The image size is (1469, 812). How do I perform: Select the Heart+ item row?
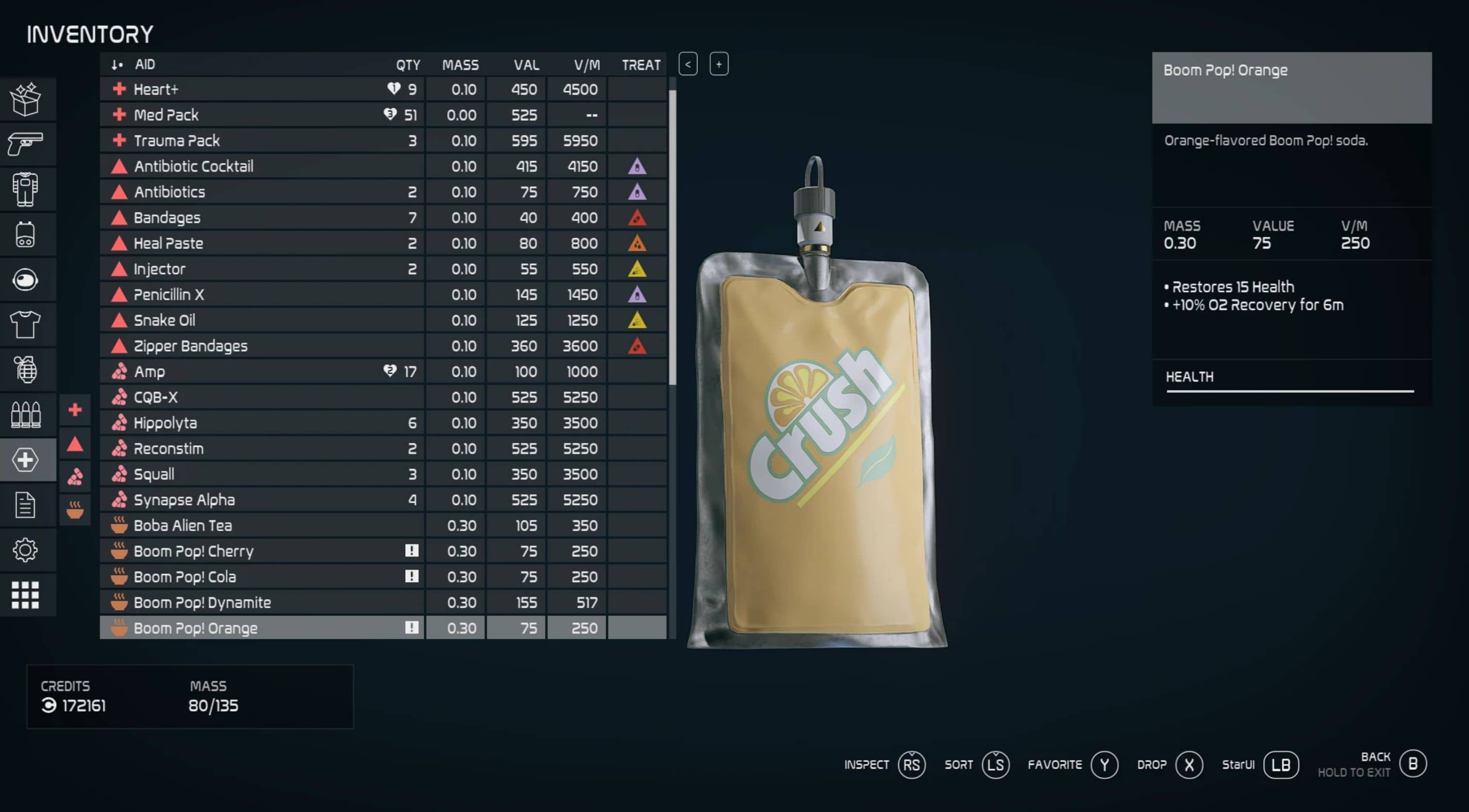[263, 89]
